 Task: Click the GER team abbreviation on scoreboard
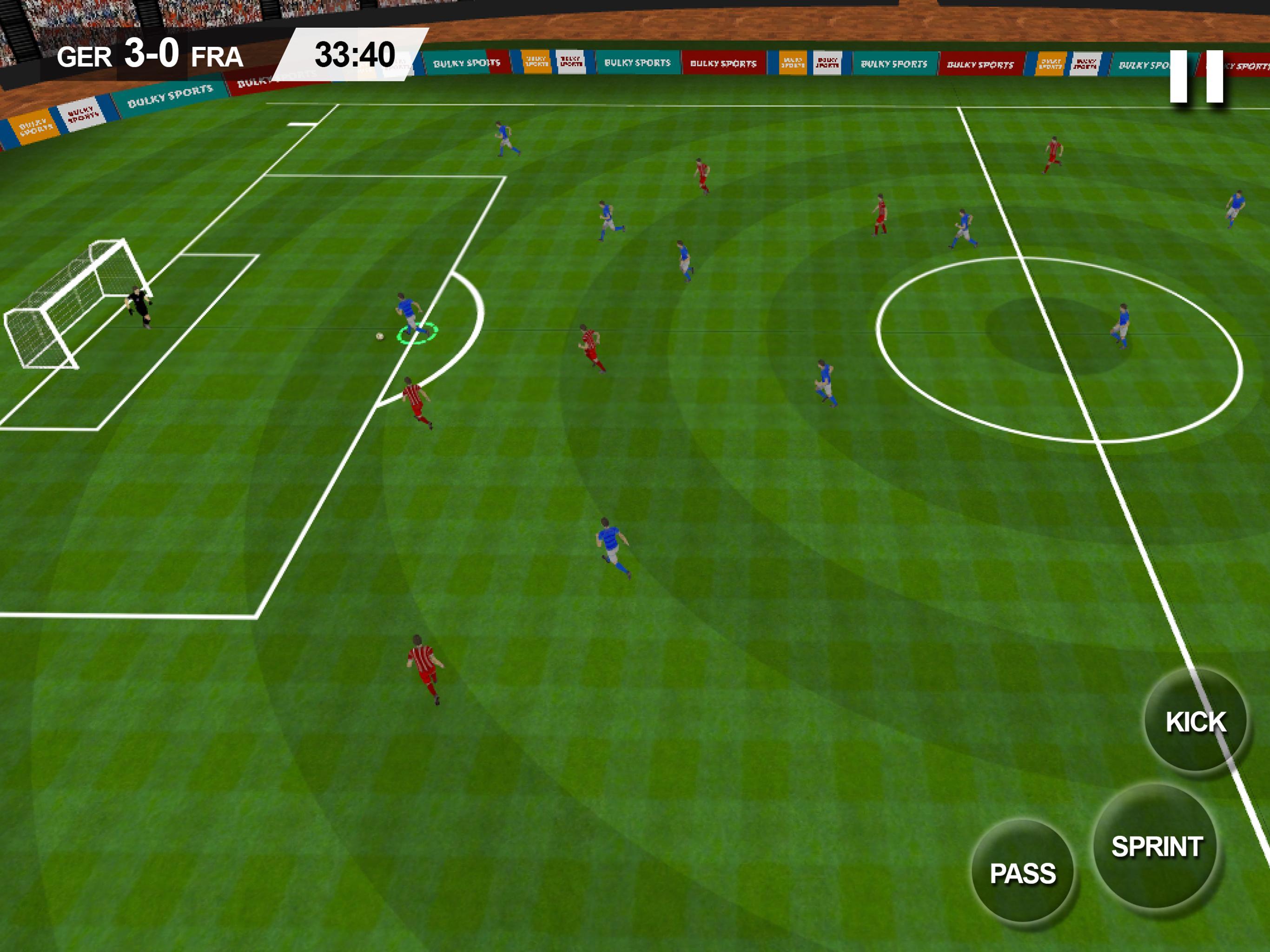(x=86, y=54)
